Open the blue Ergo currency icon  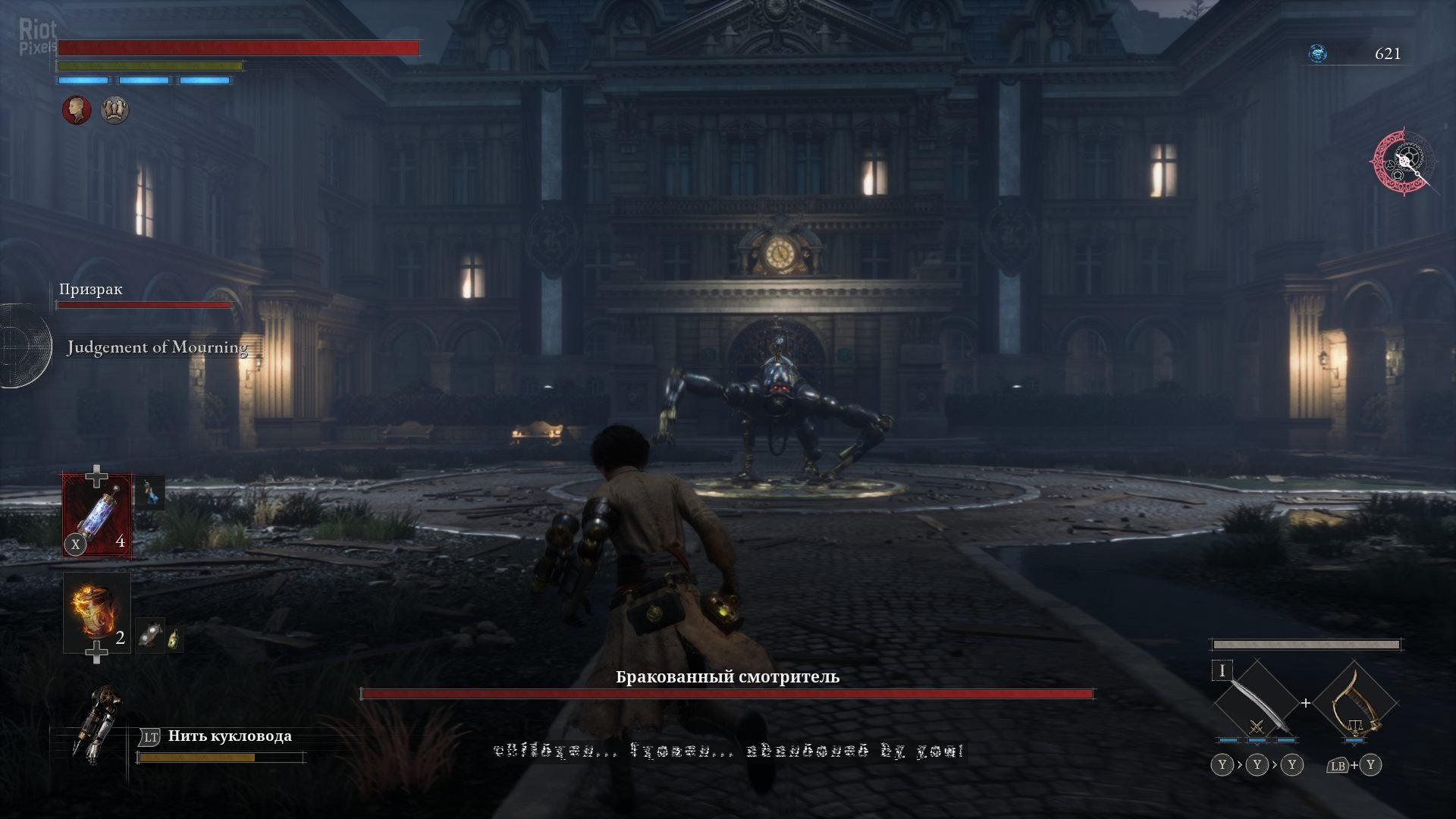(1318, 54)
